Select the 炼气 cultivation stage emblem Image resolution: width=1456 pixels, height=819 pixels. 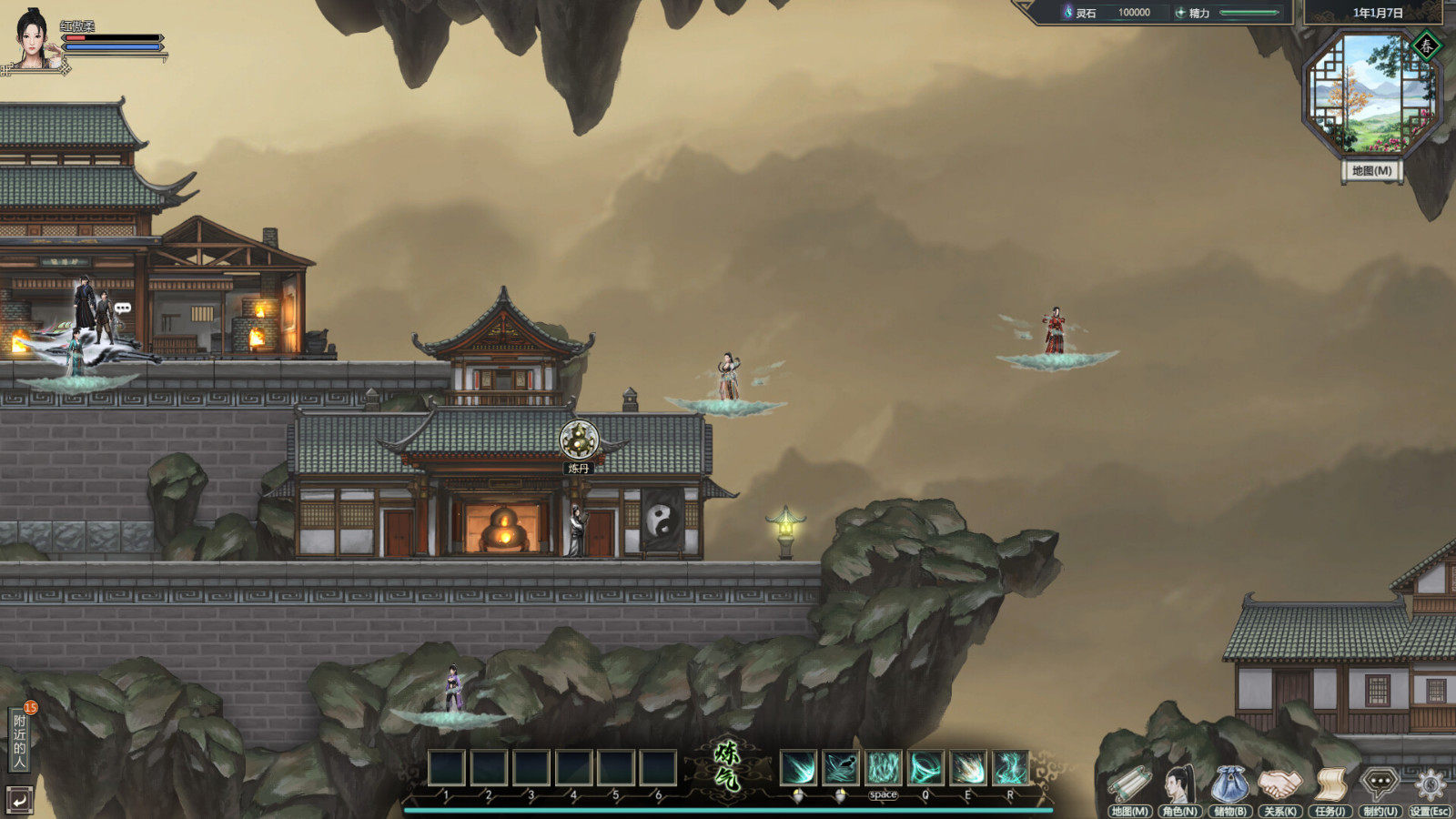[728, 765]
